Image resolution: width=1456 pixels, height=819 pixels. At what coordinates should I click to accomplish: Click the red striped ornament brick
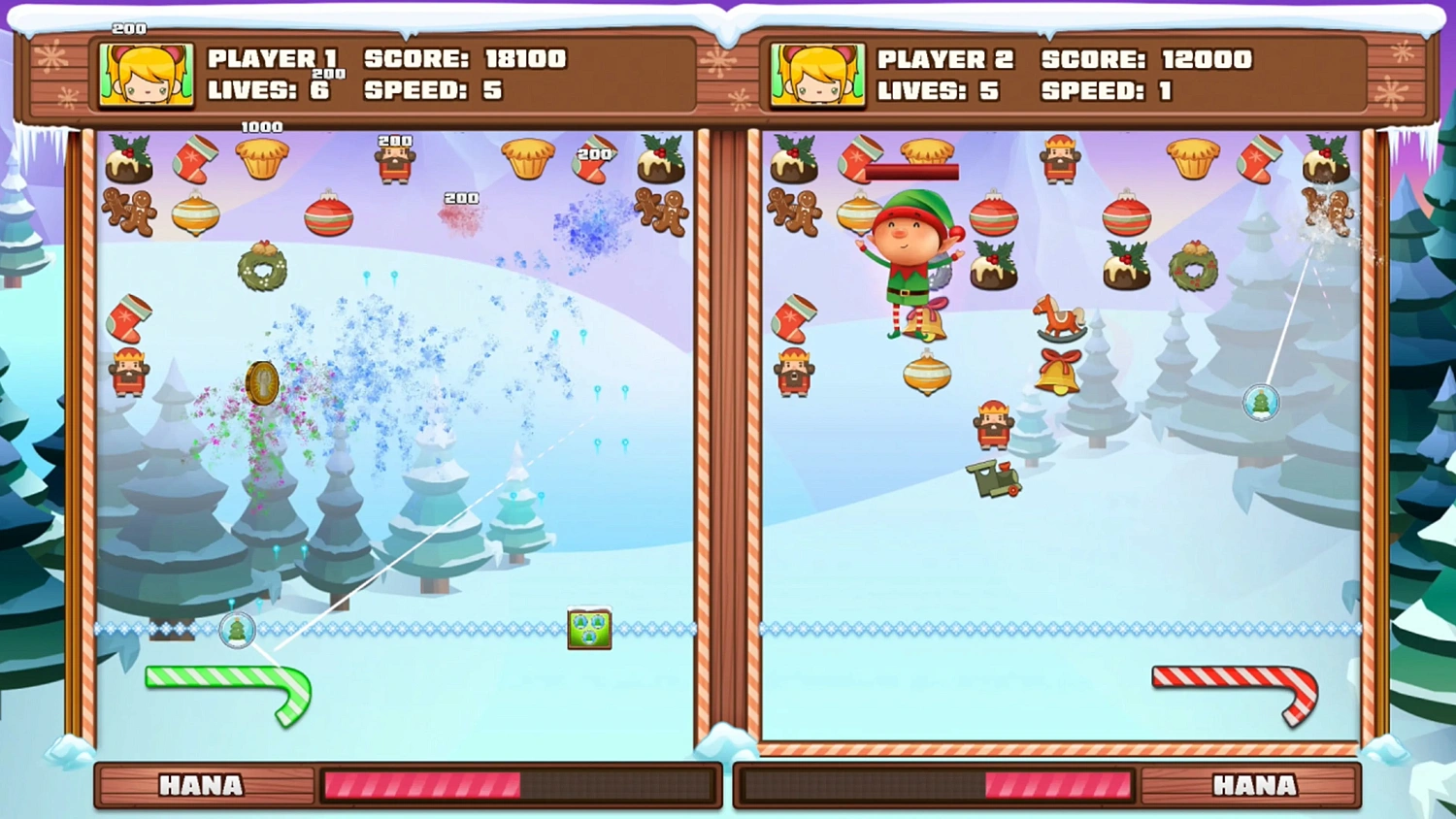tap(326, 215)
